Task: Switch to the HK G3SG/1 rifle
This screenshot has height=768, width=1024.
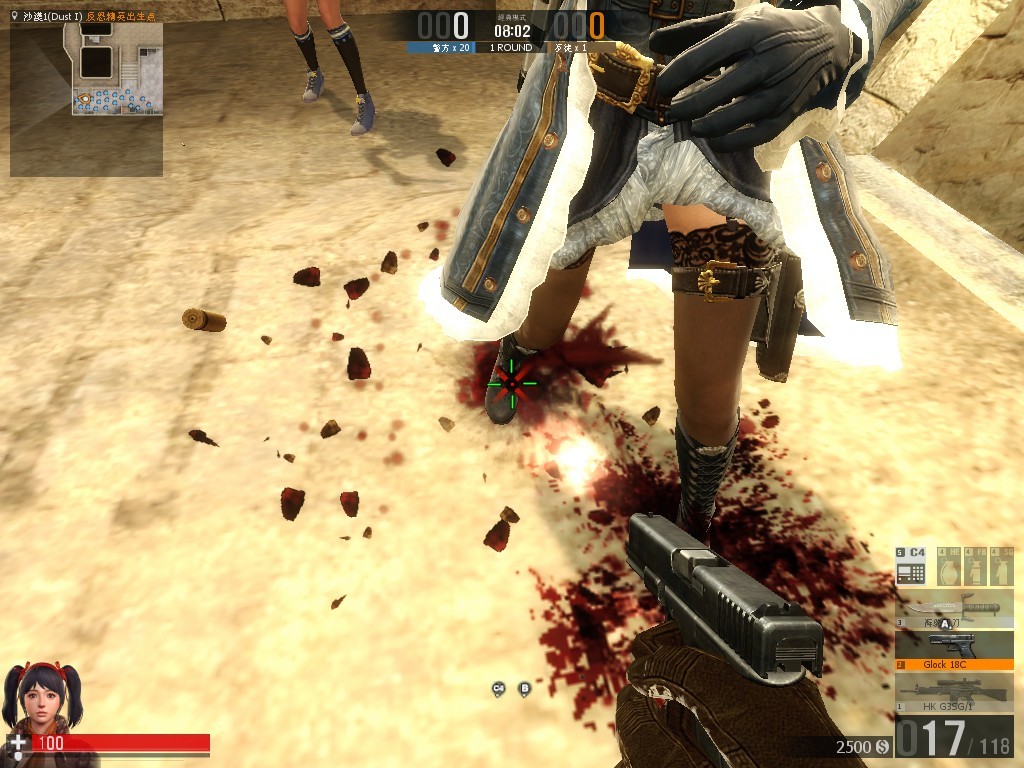Action: pos(954,692)
